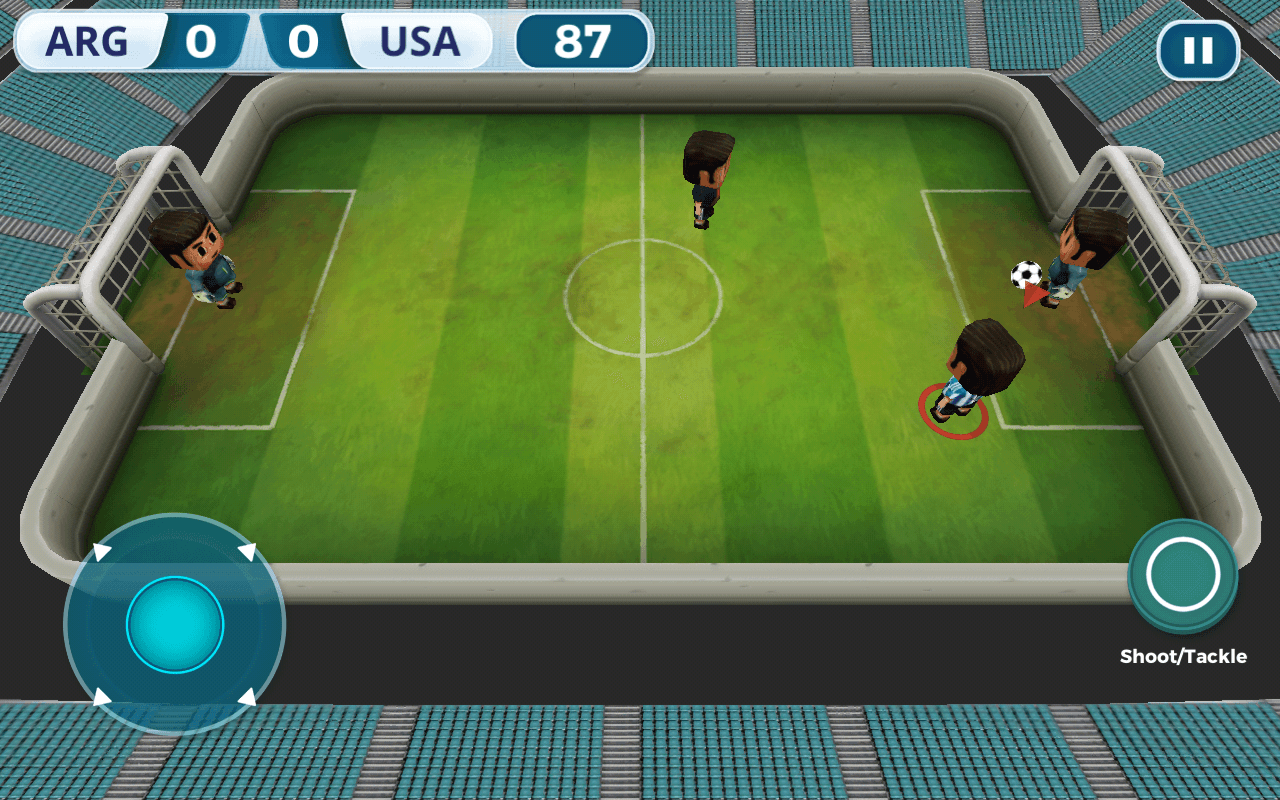1280x800 pixels.
Task: Tap the USA score of 0
Action: pyautogui.click(x=304, y=42)
